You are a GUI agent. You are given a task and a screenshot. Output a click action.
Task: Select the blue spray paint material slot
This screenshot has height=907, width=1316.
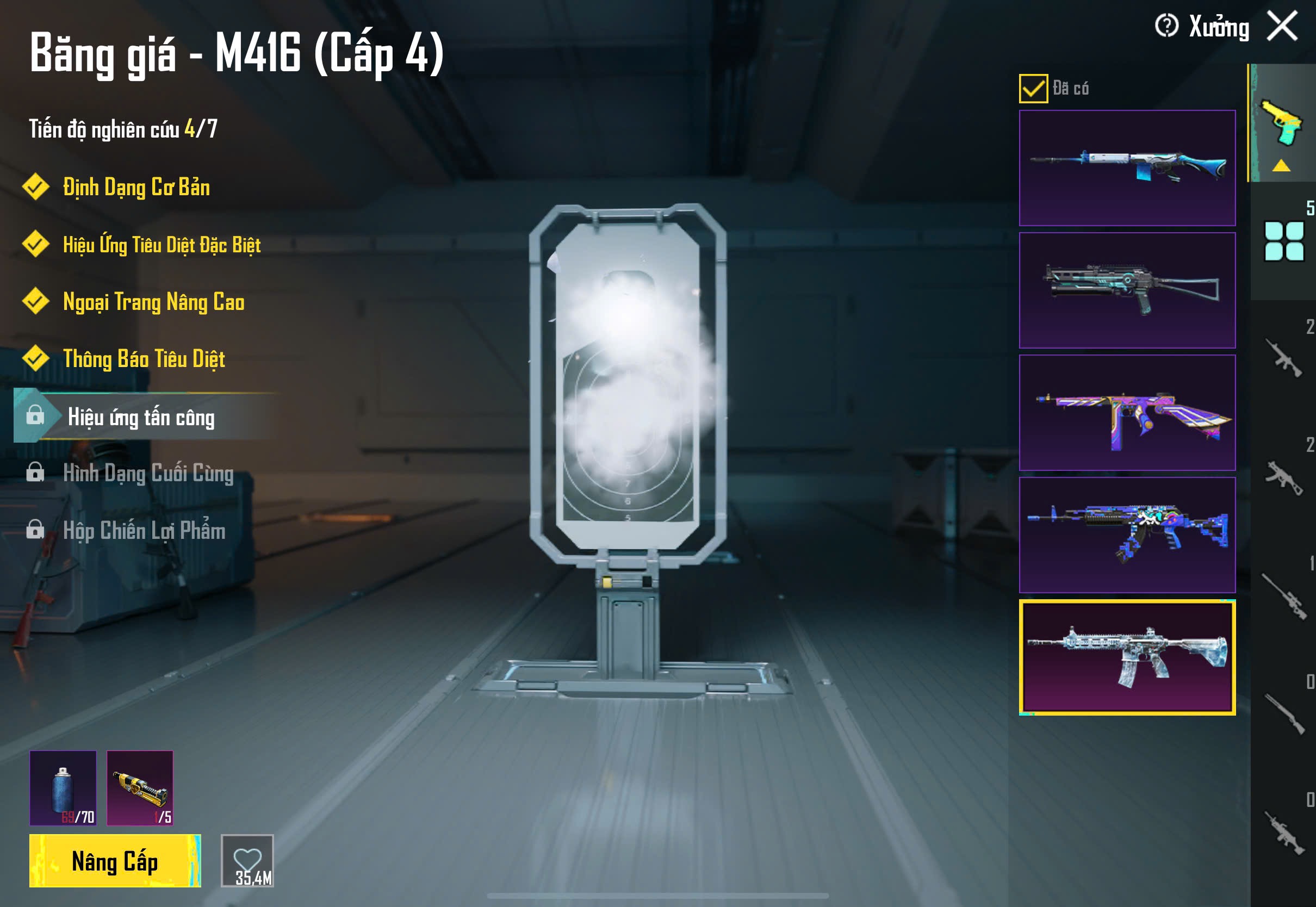63,788
